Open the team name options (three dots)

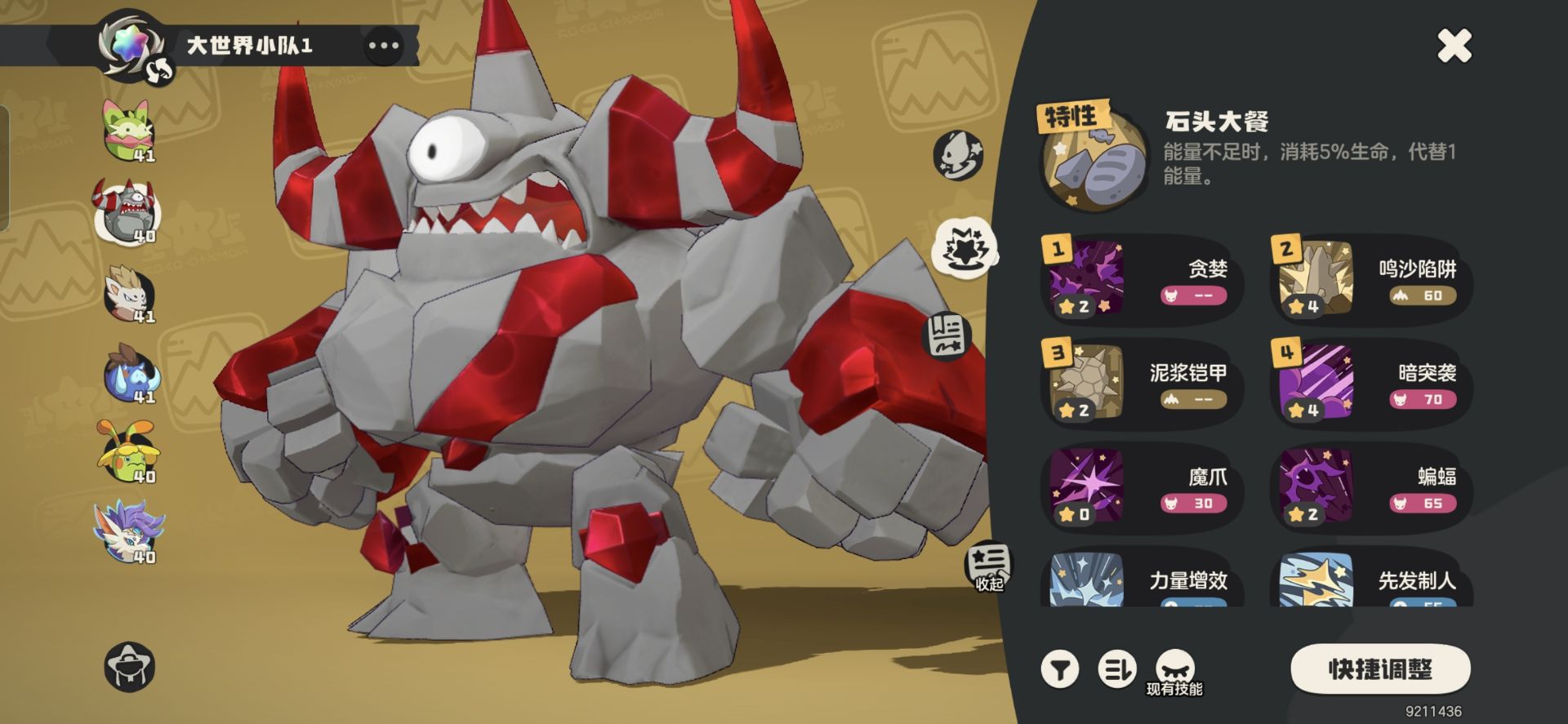tap(383, 46)
